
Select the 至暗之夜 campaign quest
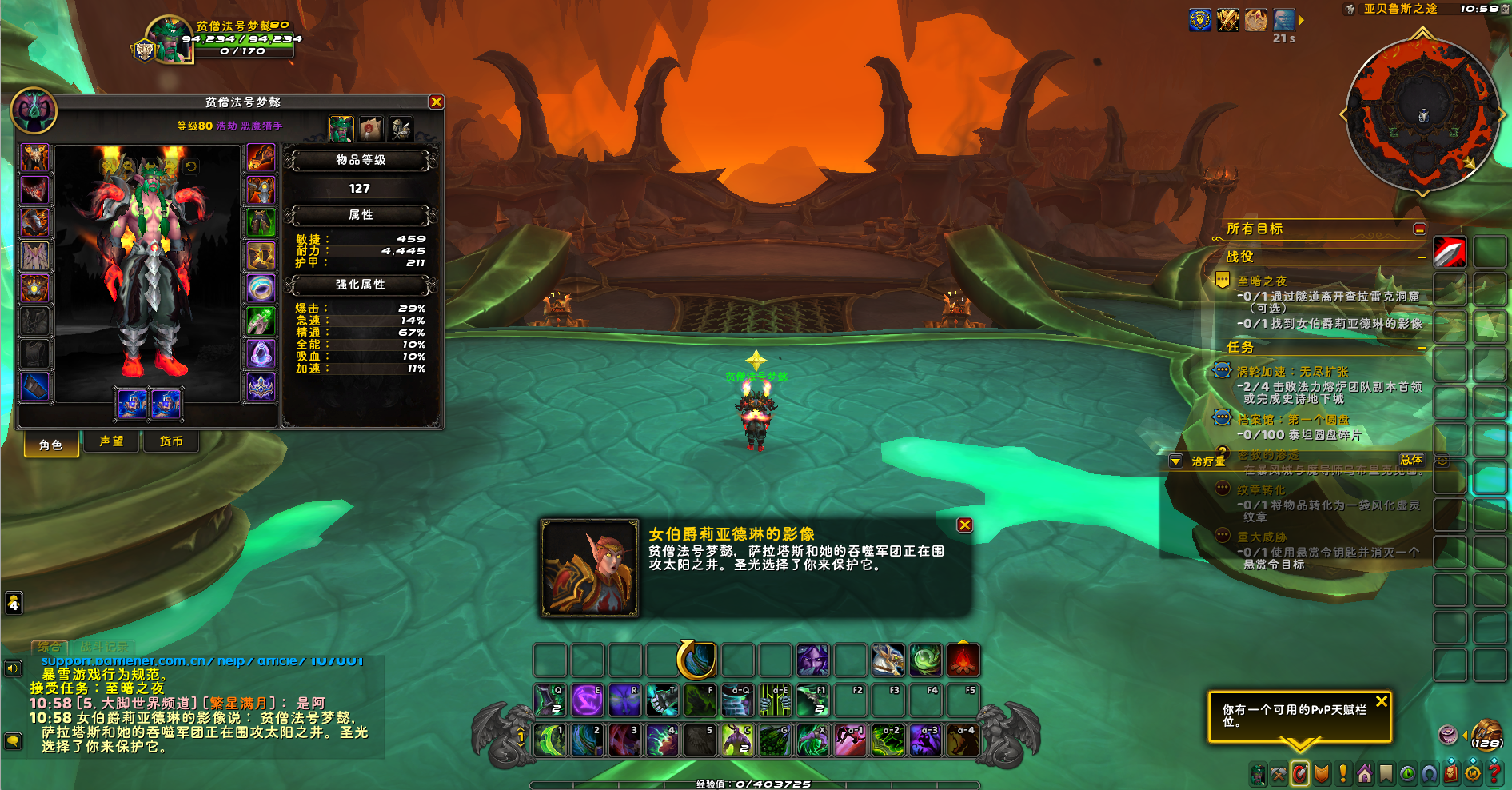[1262, 281]
